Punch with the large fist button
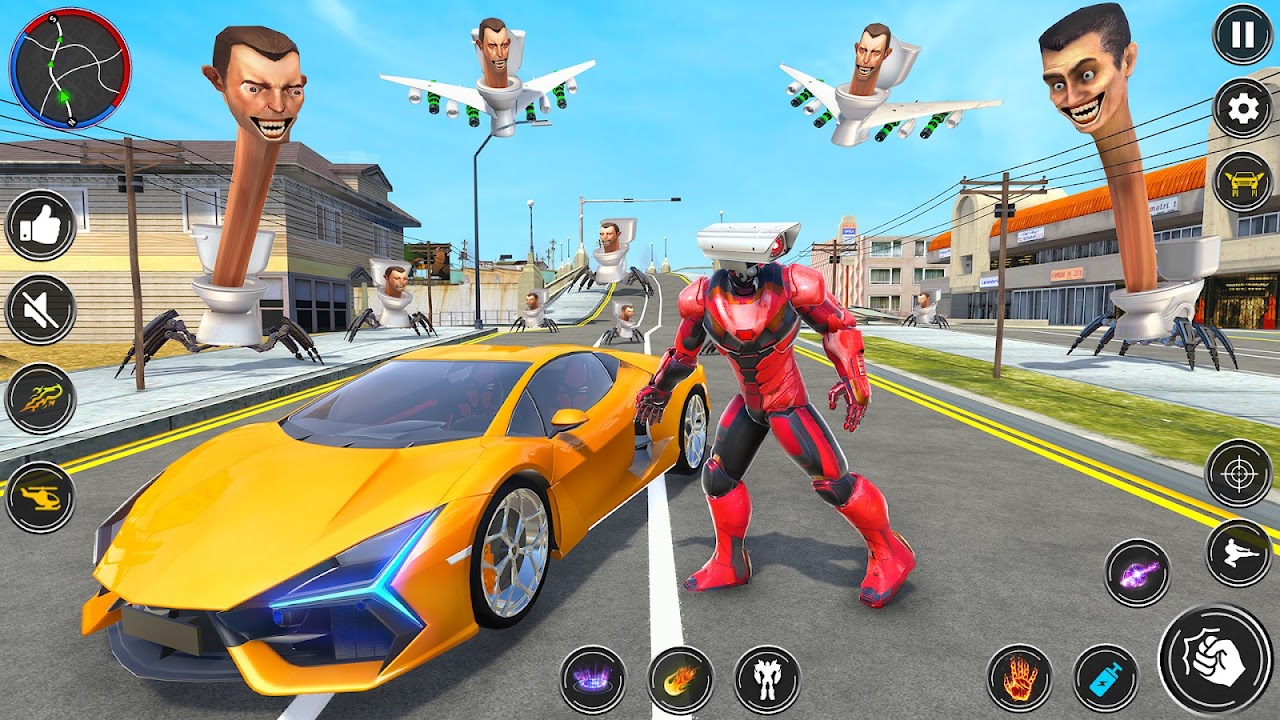Screen dimensions: 1280x720 click(x=1215, y=660)
